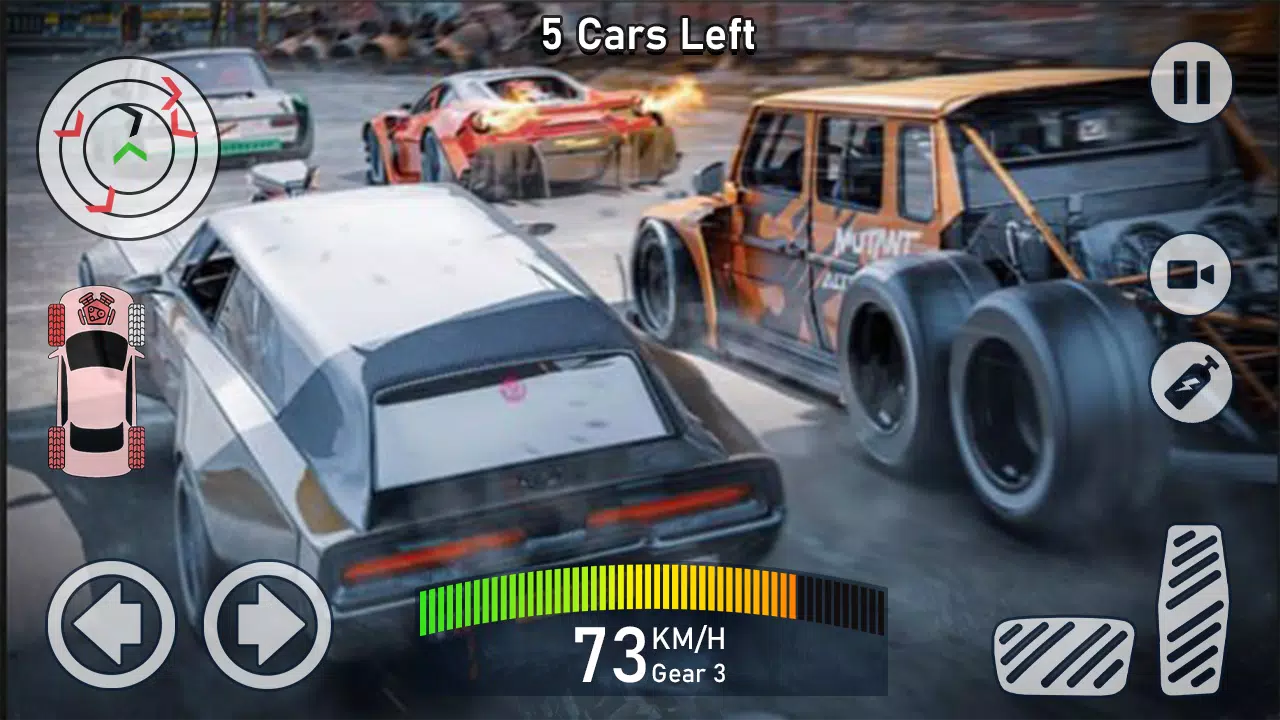
Task: Pause the game
Action: (1190, 83)
